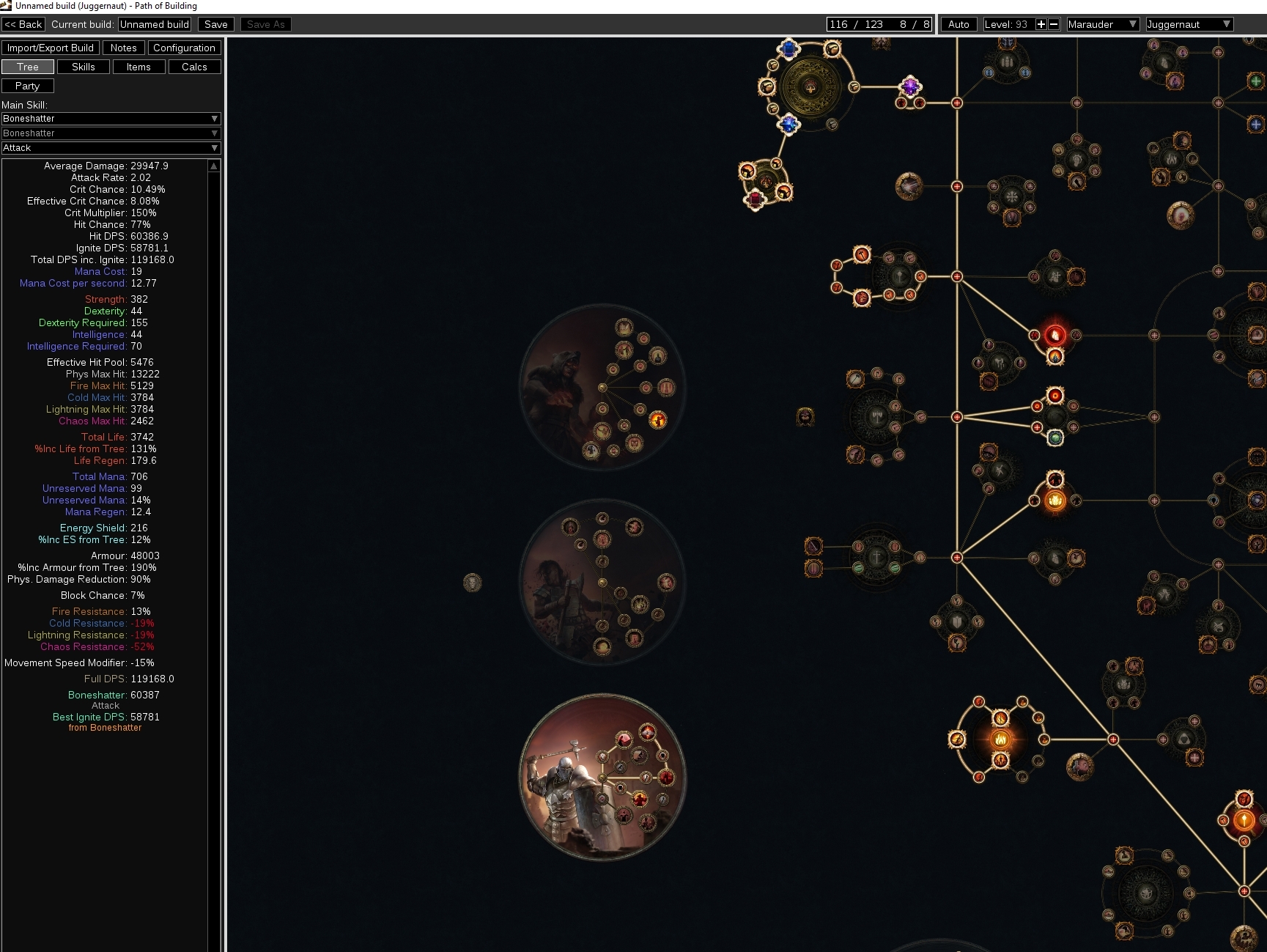Click the Juggernaut ascendancy node in bottom circle

666,778
